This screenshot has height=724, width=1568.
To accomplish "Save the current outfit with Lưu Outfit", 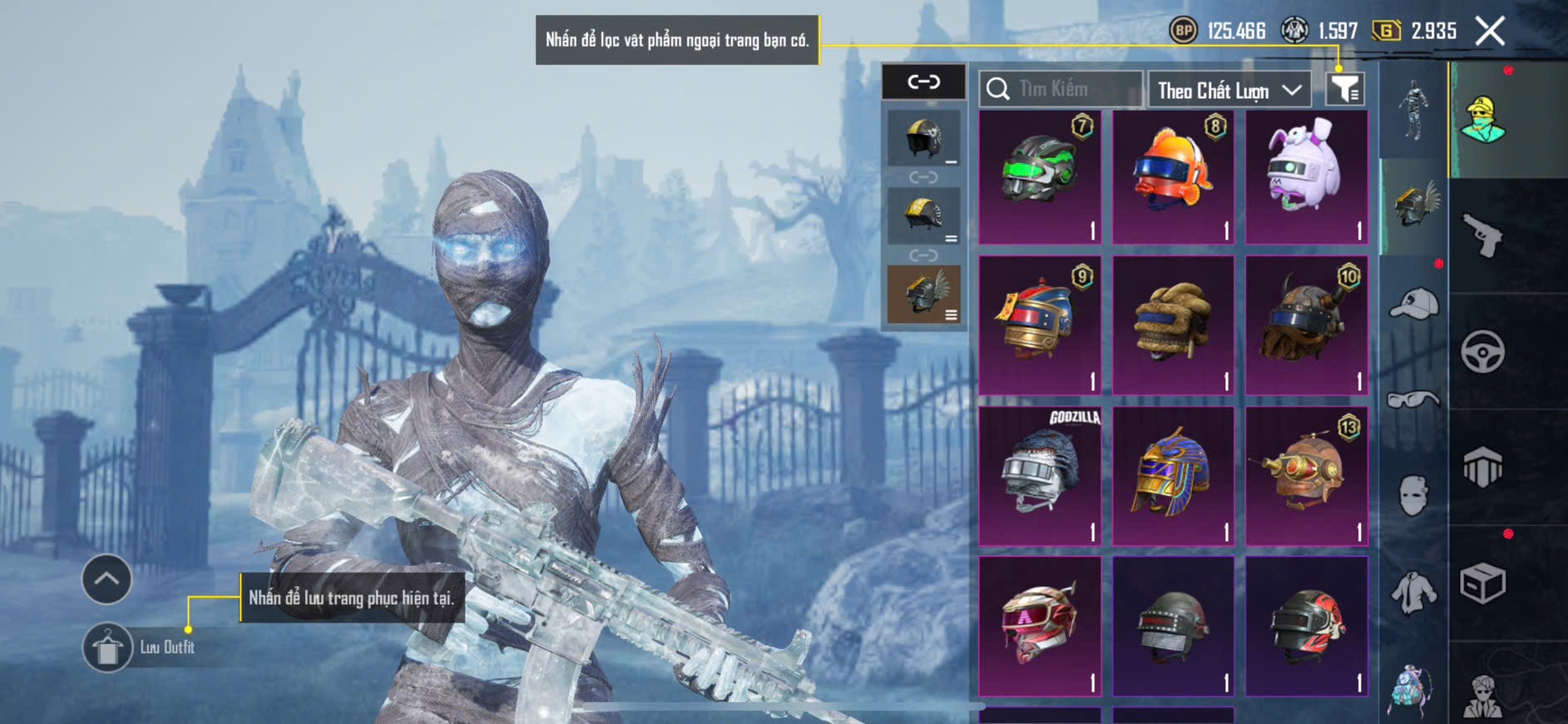I will click(x=107, y=647).
